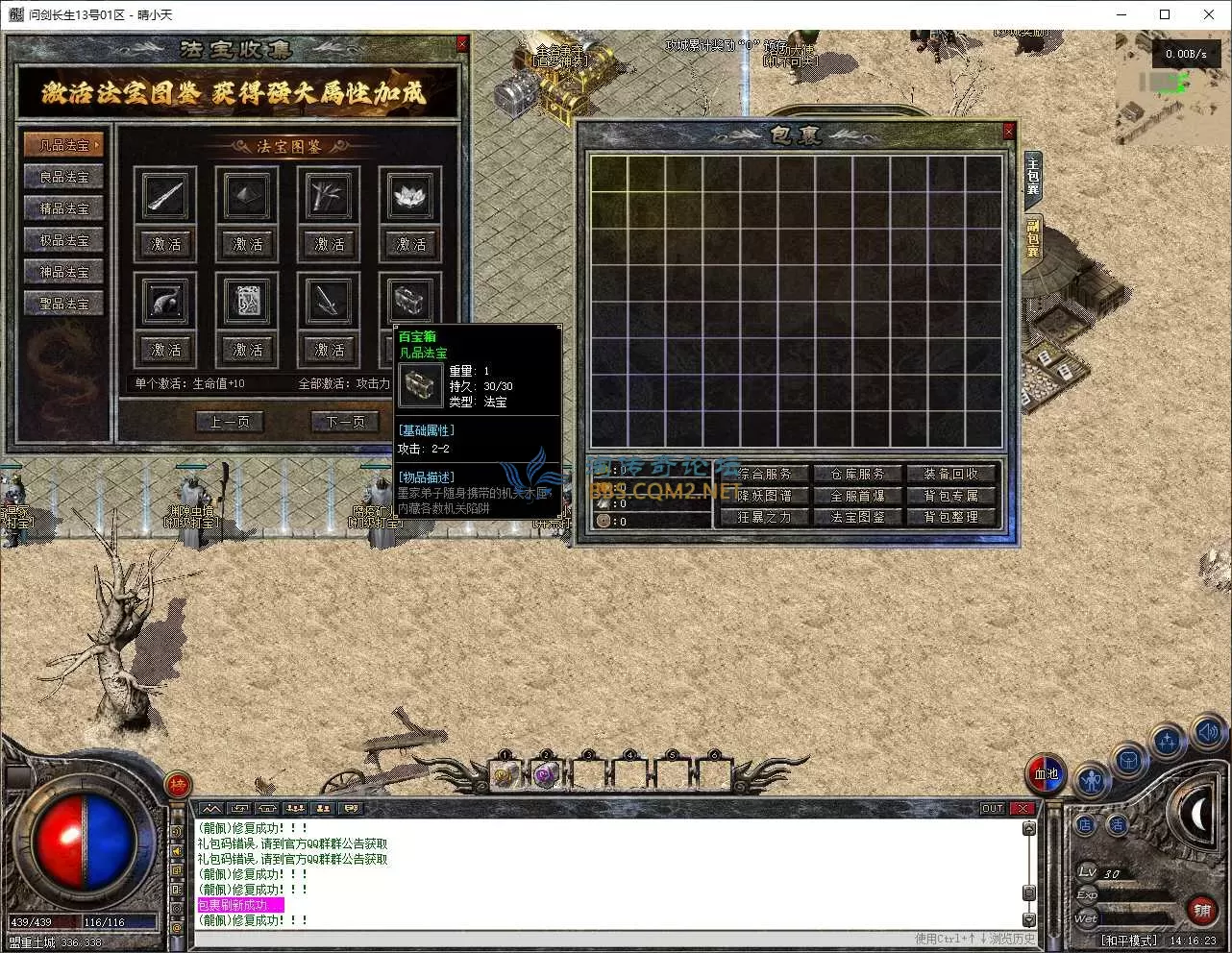The image size is (1232, 953).
Task: Close the 包裹 bag window
Action: pos(1008,132)
